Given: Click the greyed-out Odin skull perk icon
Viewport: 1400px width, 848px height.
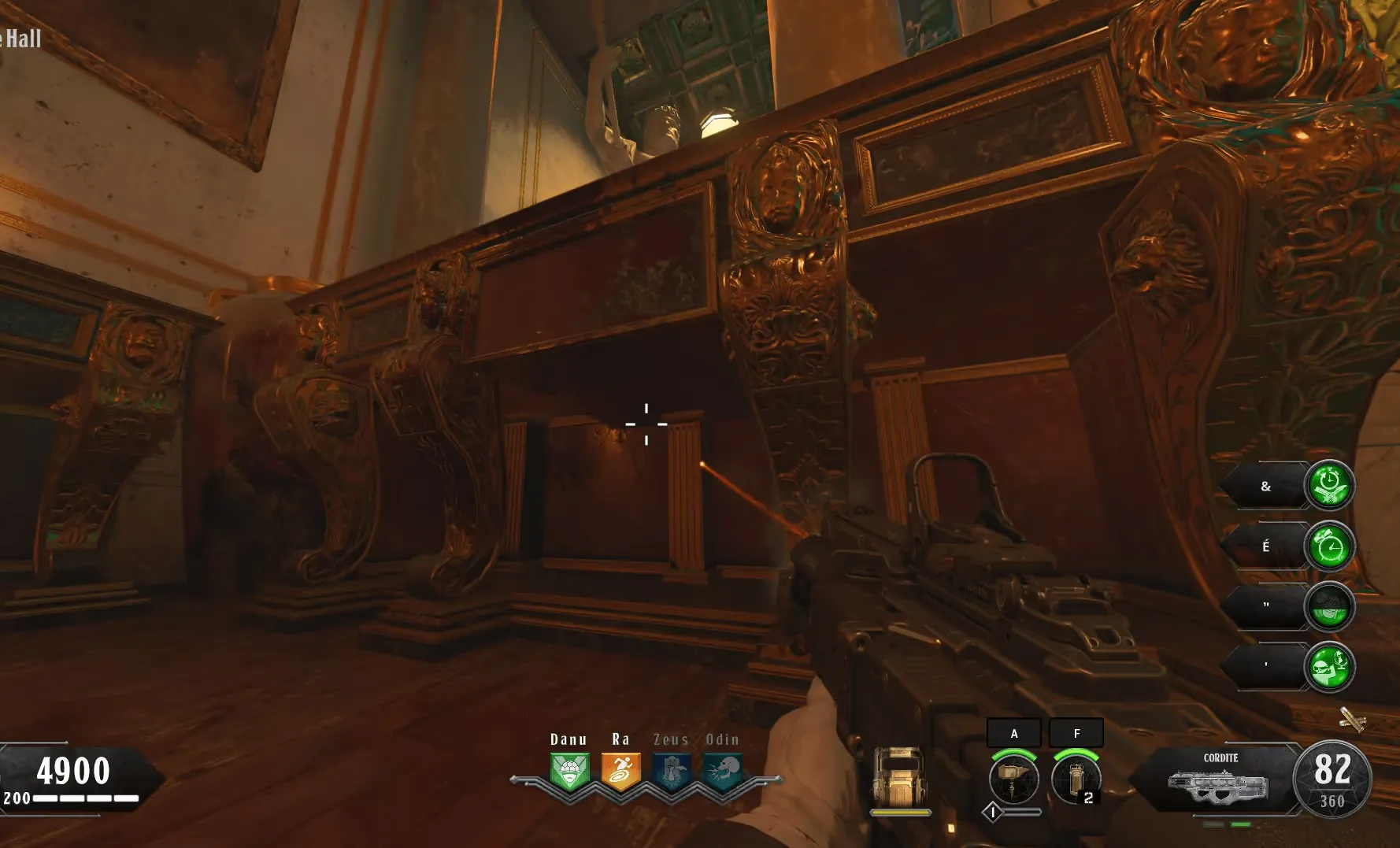Looking at the screenshot, I should tap(723, 771).
